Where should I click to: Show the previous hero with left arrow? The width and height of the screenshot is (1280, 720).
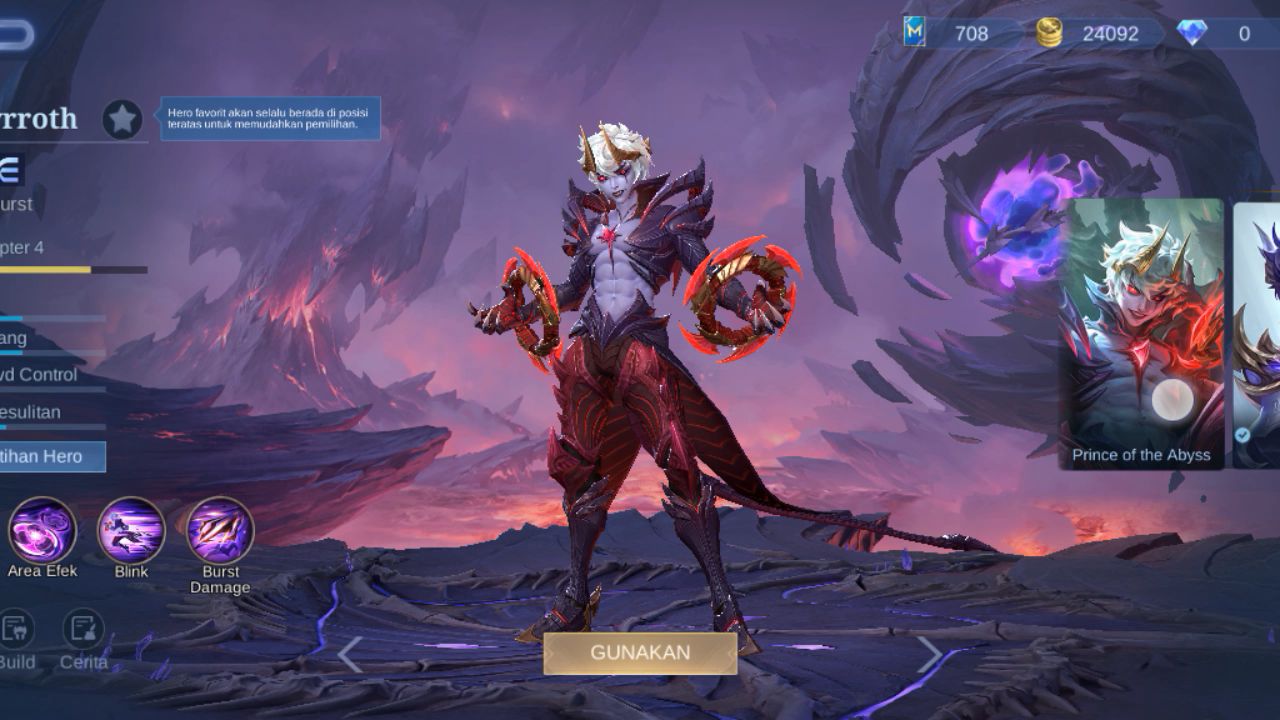point(349,655)
